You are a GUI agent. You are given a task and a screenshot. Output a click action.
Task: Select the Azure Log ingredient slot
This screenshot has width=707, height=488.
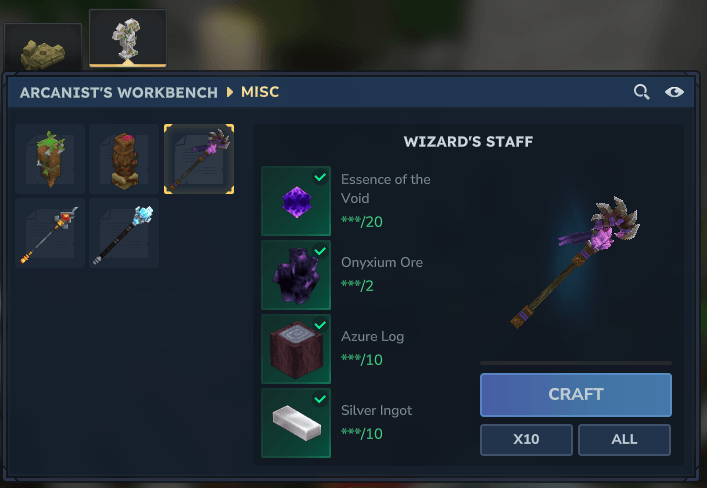pos(296,349)
